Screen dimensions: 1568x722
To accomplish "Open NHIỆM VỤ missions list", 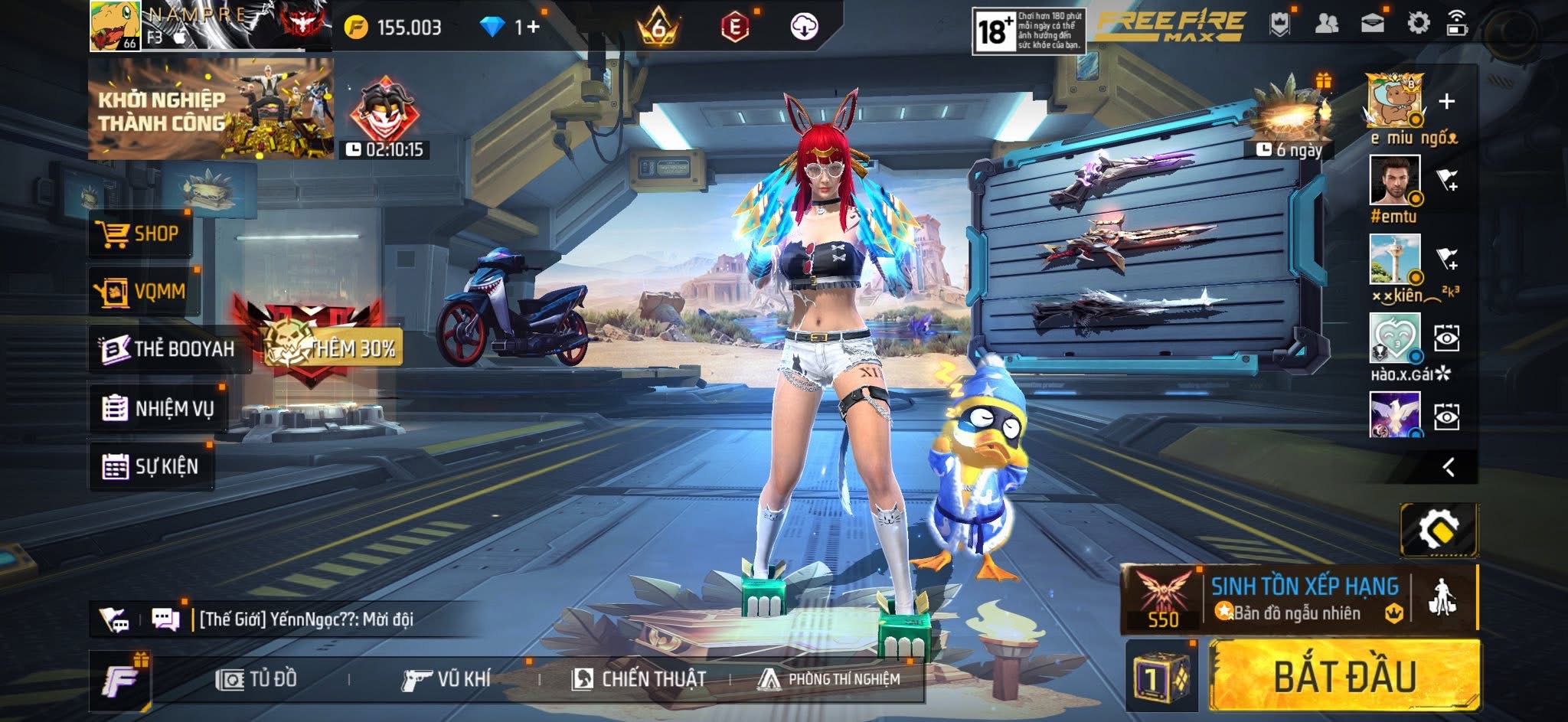I will pyautogui.click(x=158, y=408).
